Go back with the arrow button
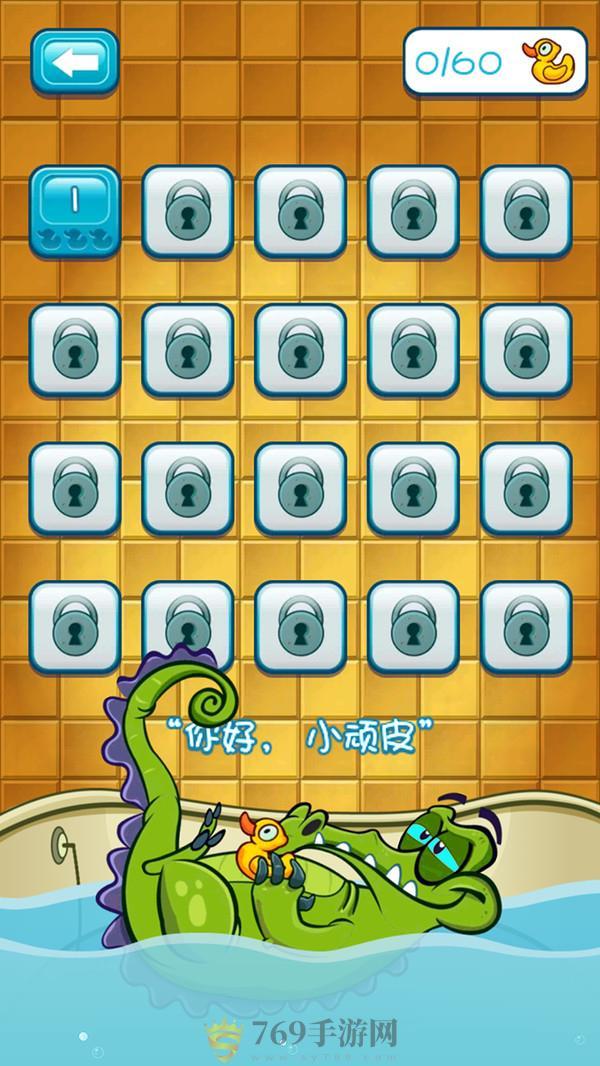Screen dimensions: 600x1066 [74, 63]
